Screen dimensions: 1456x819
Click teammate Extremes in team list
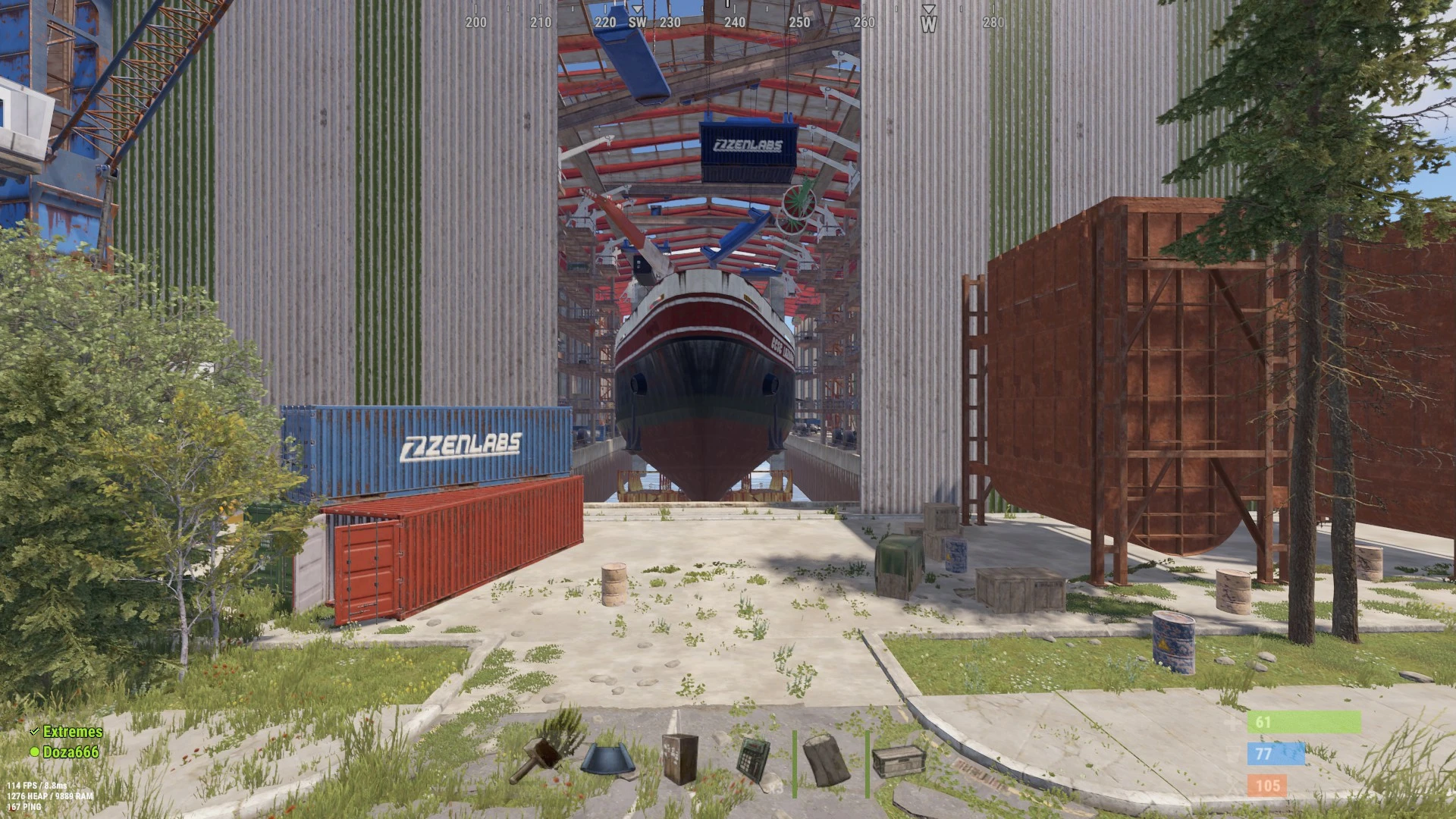[x=72, y=732]
